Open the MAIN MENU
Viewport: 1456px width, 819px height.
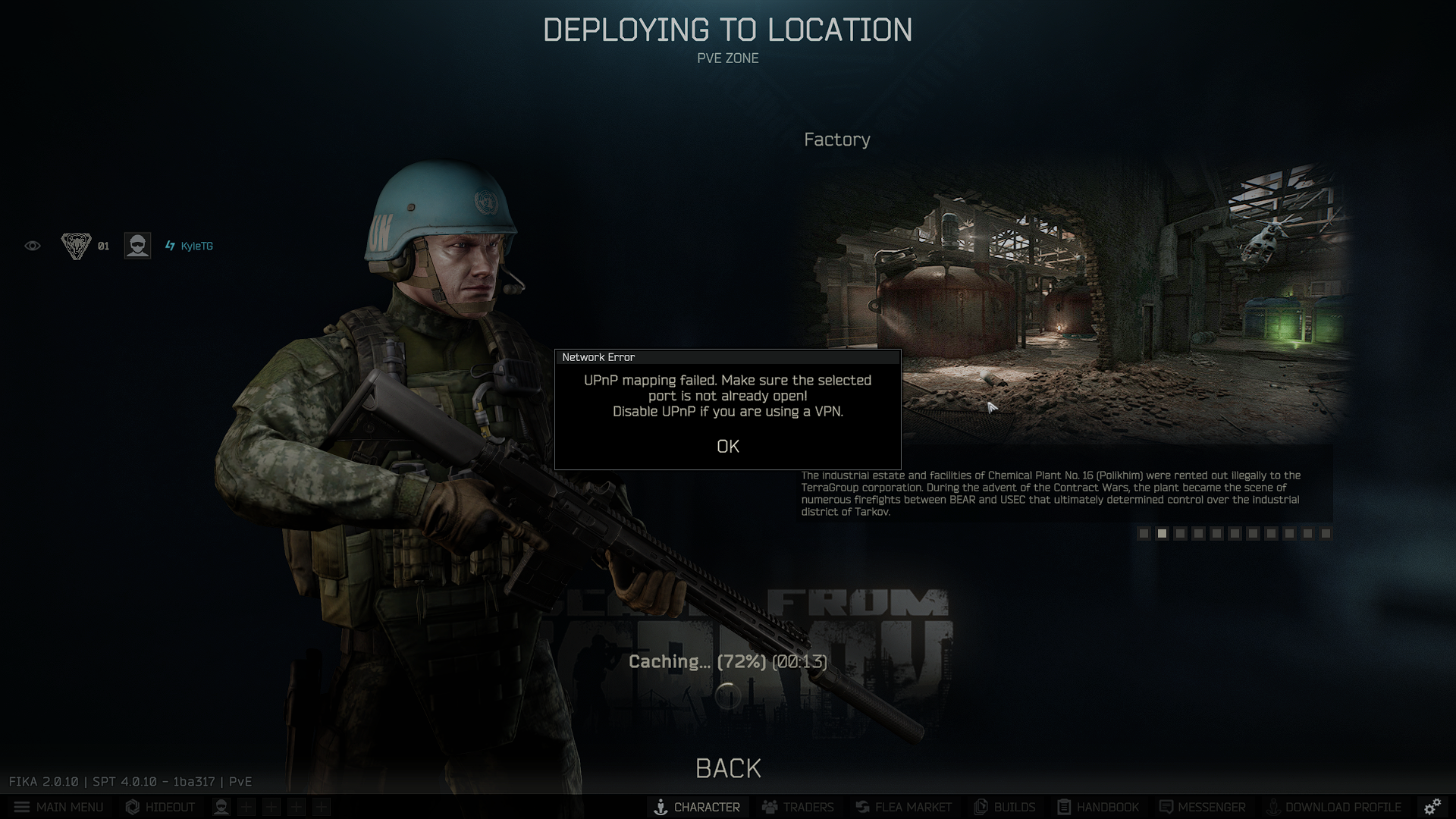click(x=58, y=807)
